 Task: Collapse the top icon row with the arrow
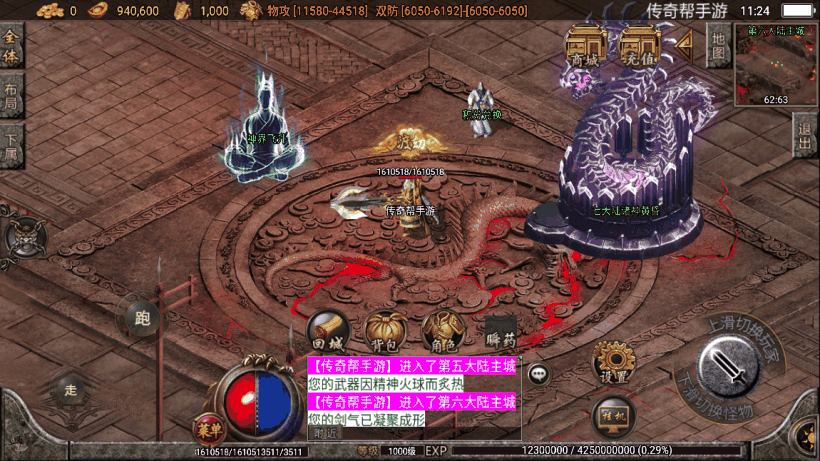click(x=685, y=43)
